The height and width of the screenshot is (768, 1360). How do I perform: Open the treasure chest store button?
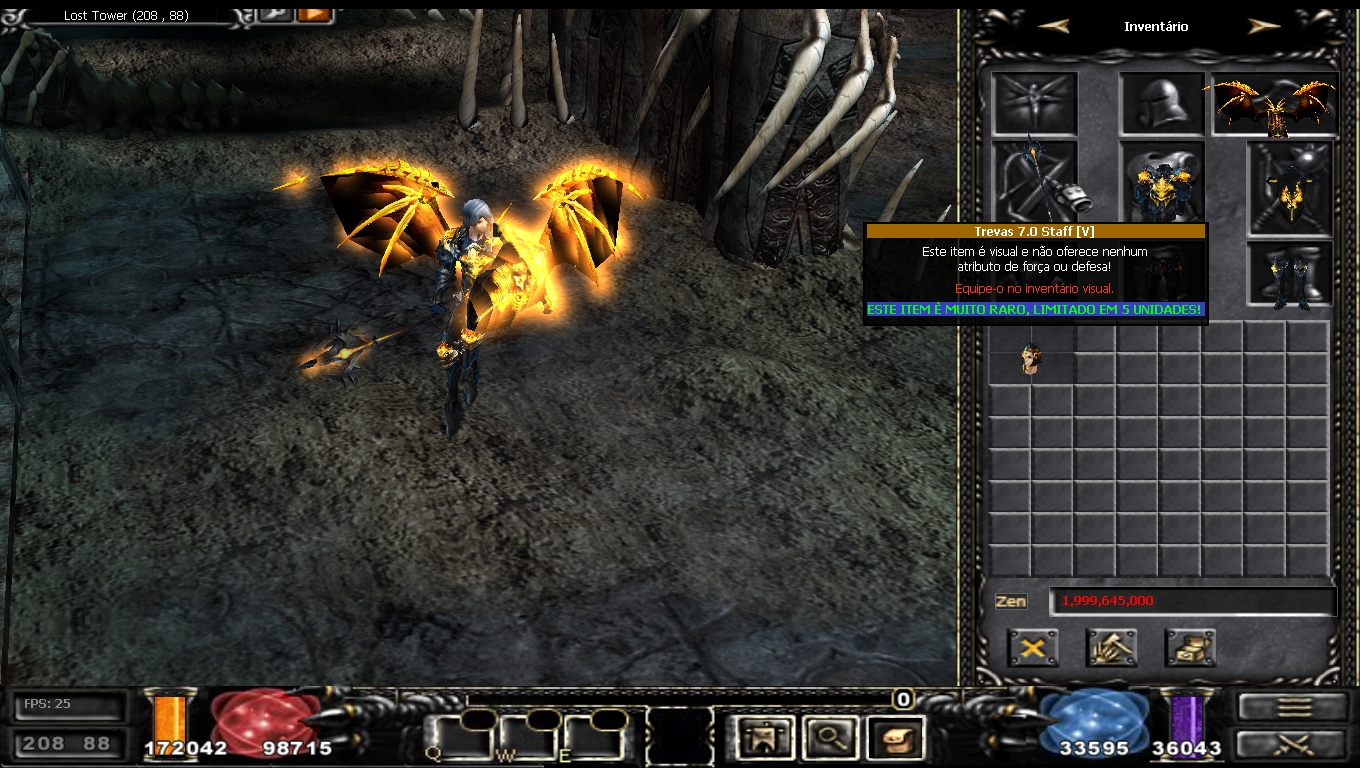point(1190,648)
